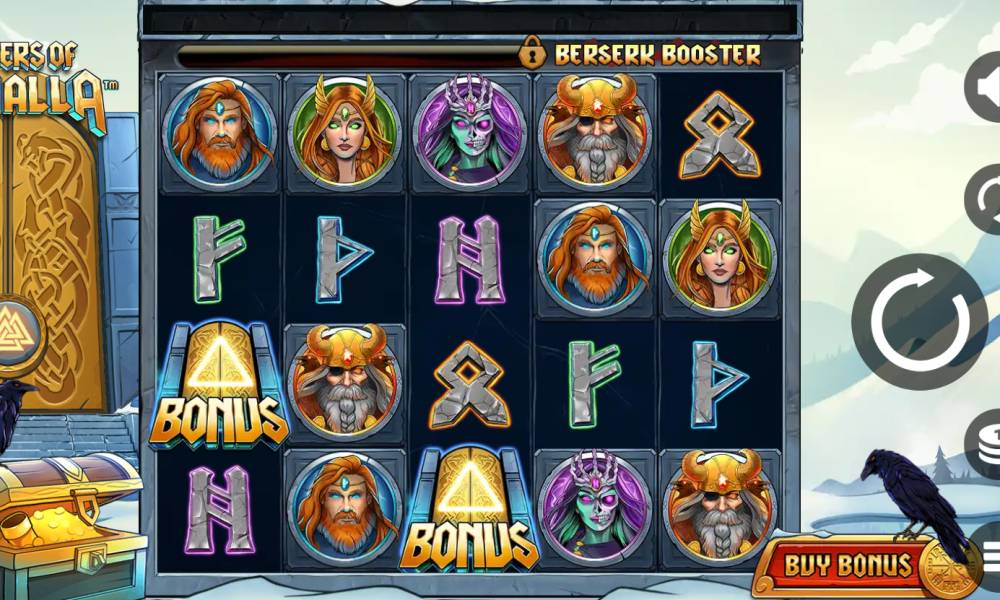Viewport: 1000px width, 600px height.
Task: Open the autoplay spin settings
Action: (x=984, y=199)
